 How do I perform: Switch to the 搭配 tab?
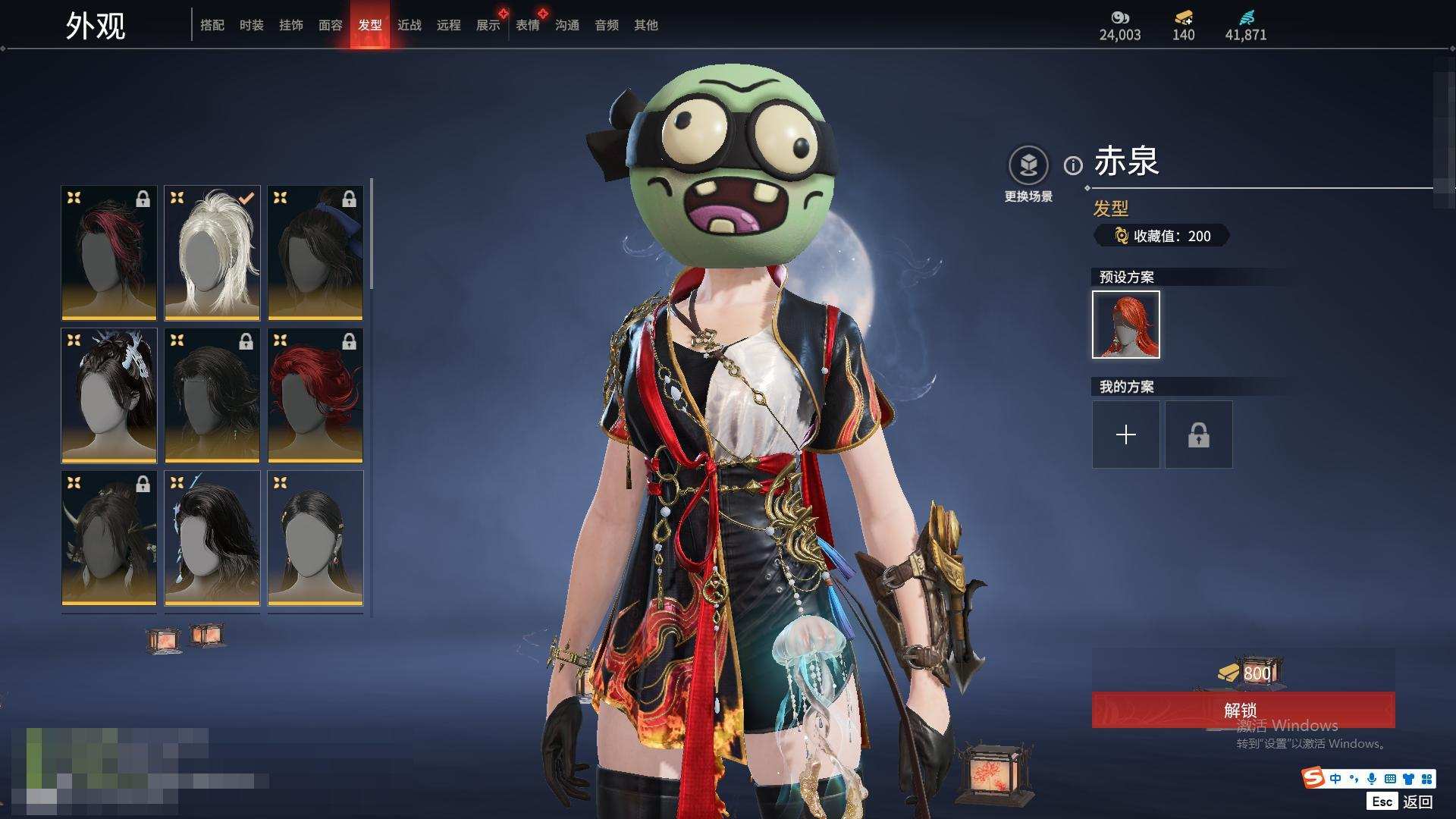pyautogui.click(x=212, y=25)
